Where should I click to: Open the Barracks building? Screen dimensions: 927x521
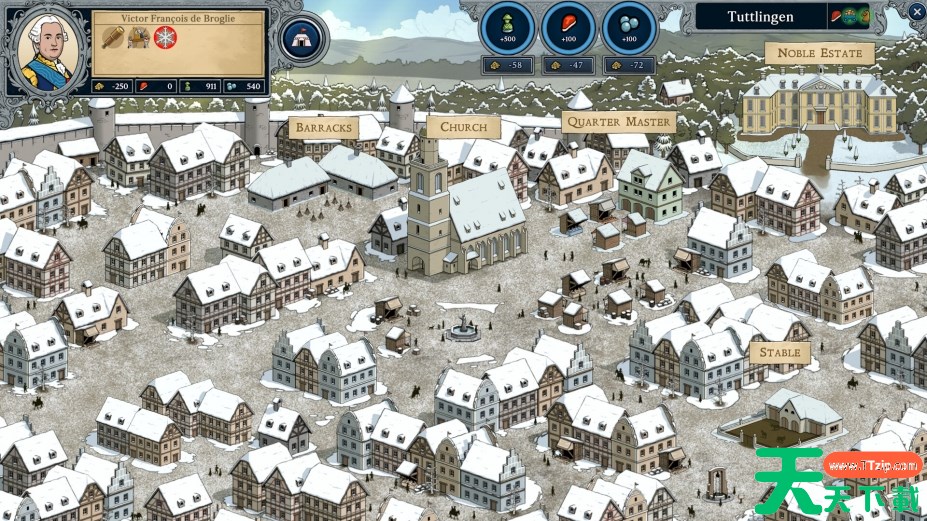tap(323, 128)
